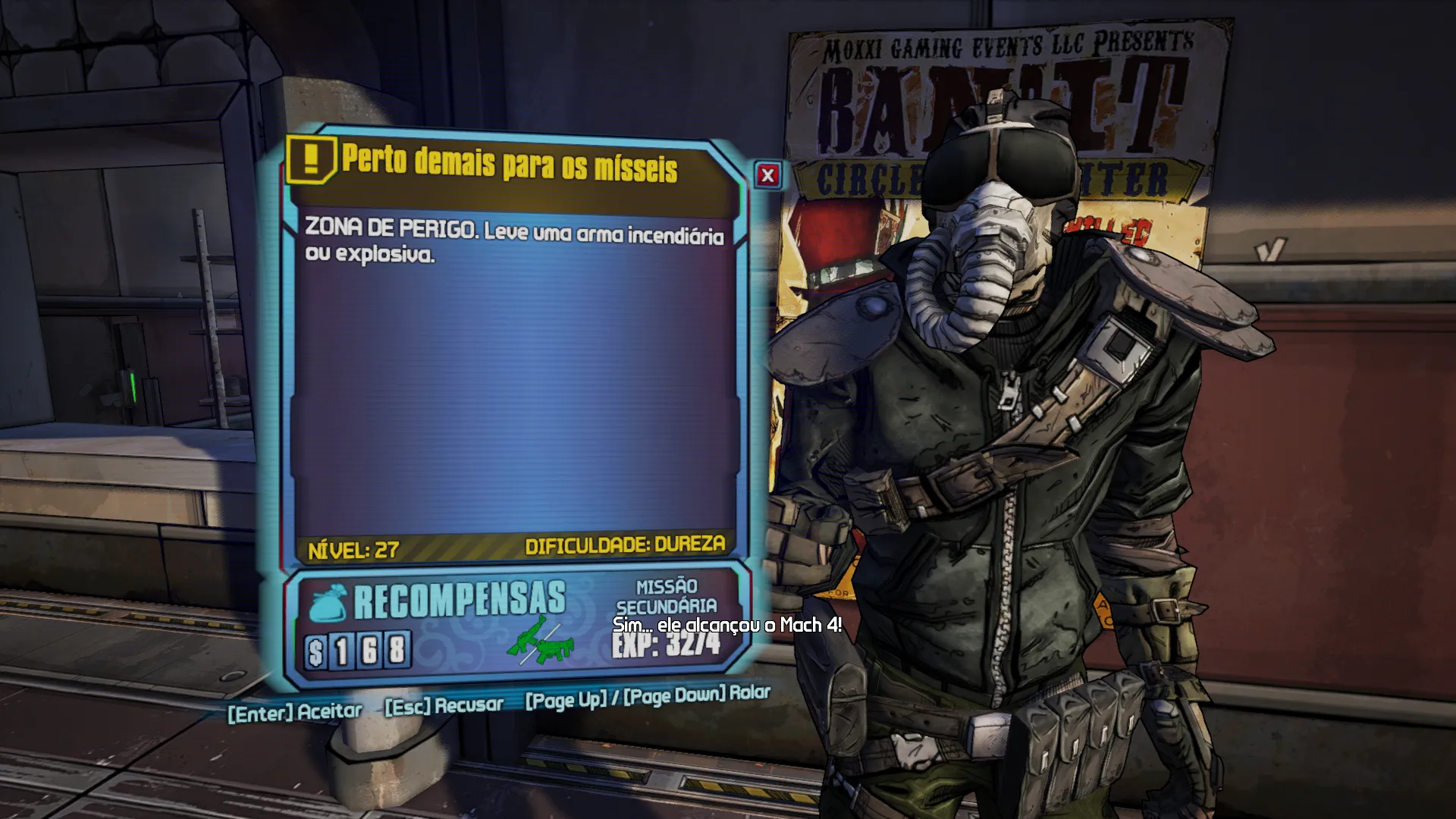Decline the mission via Recusar
Viewport: 1456px width, 819px height.
pyautogui.click(x=444, y=706)
